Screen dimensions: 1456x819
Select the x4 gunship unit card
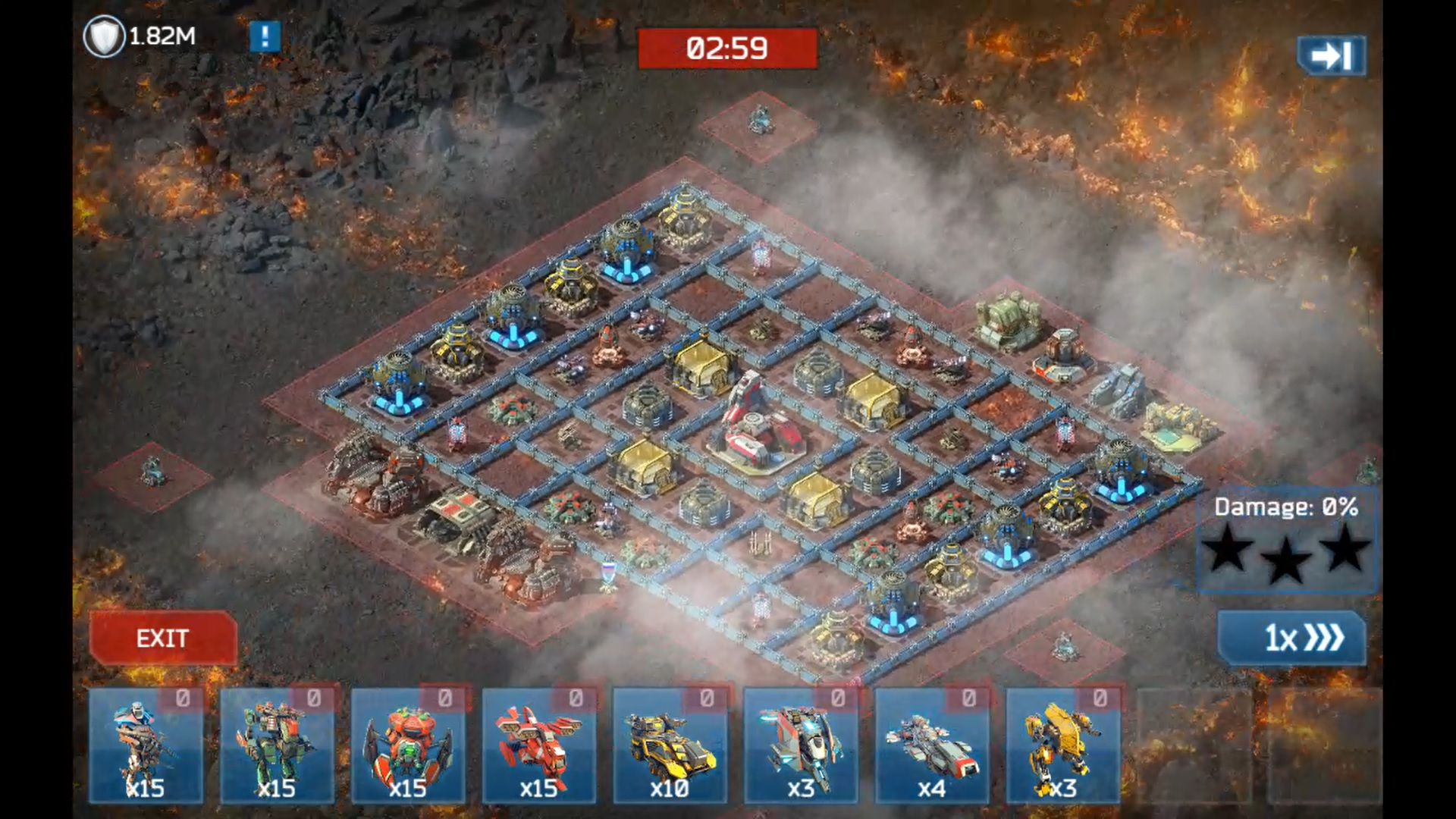(932, 746)
